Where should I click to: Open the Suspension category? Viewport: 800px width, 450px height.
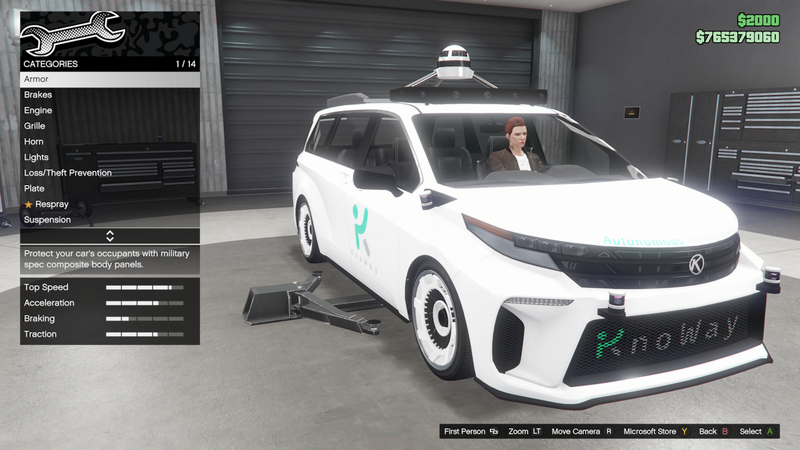(110, 220)
